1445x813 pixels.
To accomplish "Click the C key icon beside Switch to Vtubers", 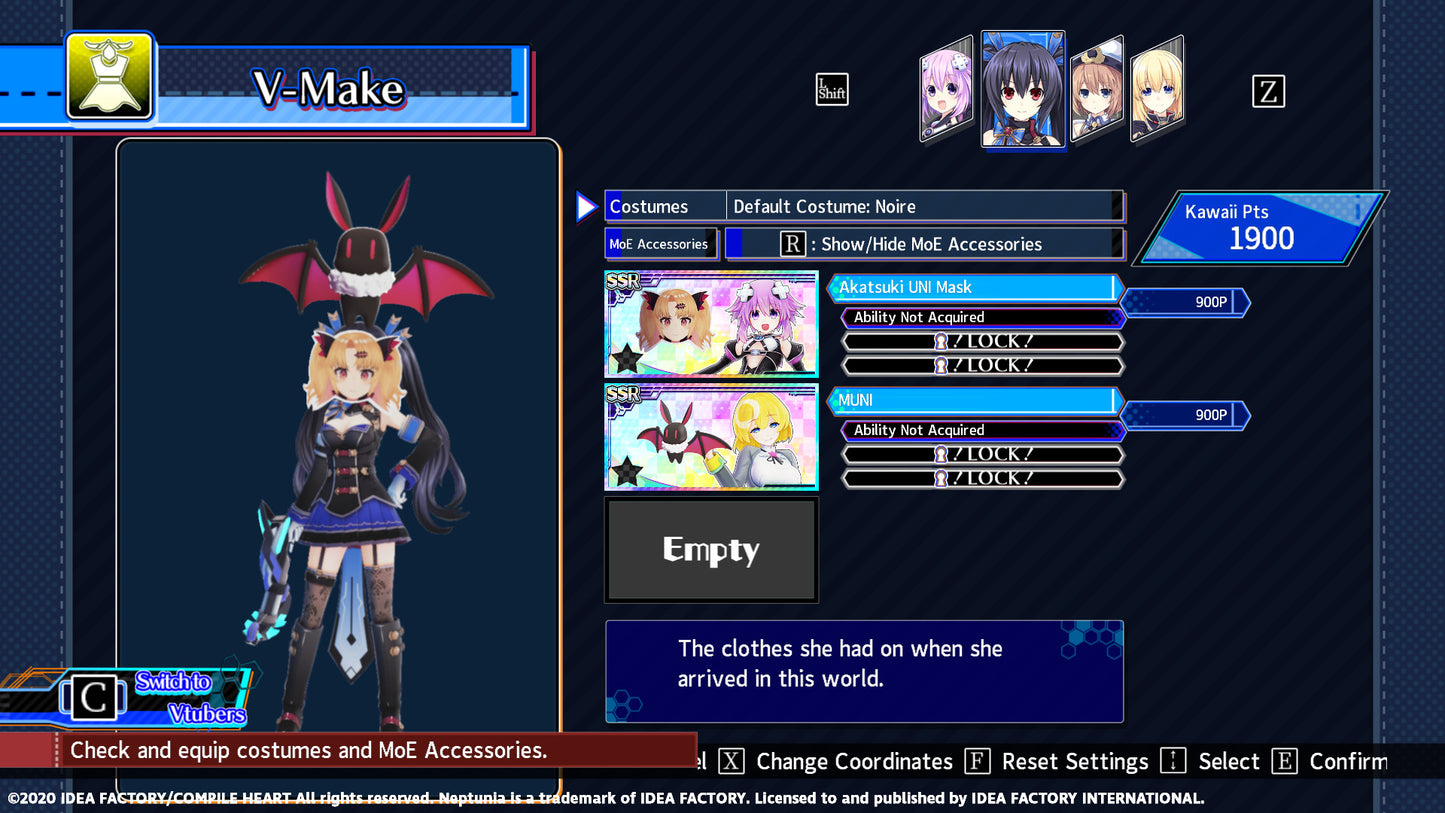I will 93,698.
